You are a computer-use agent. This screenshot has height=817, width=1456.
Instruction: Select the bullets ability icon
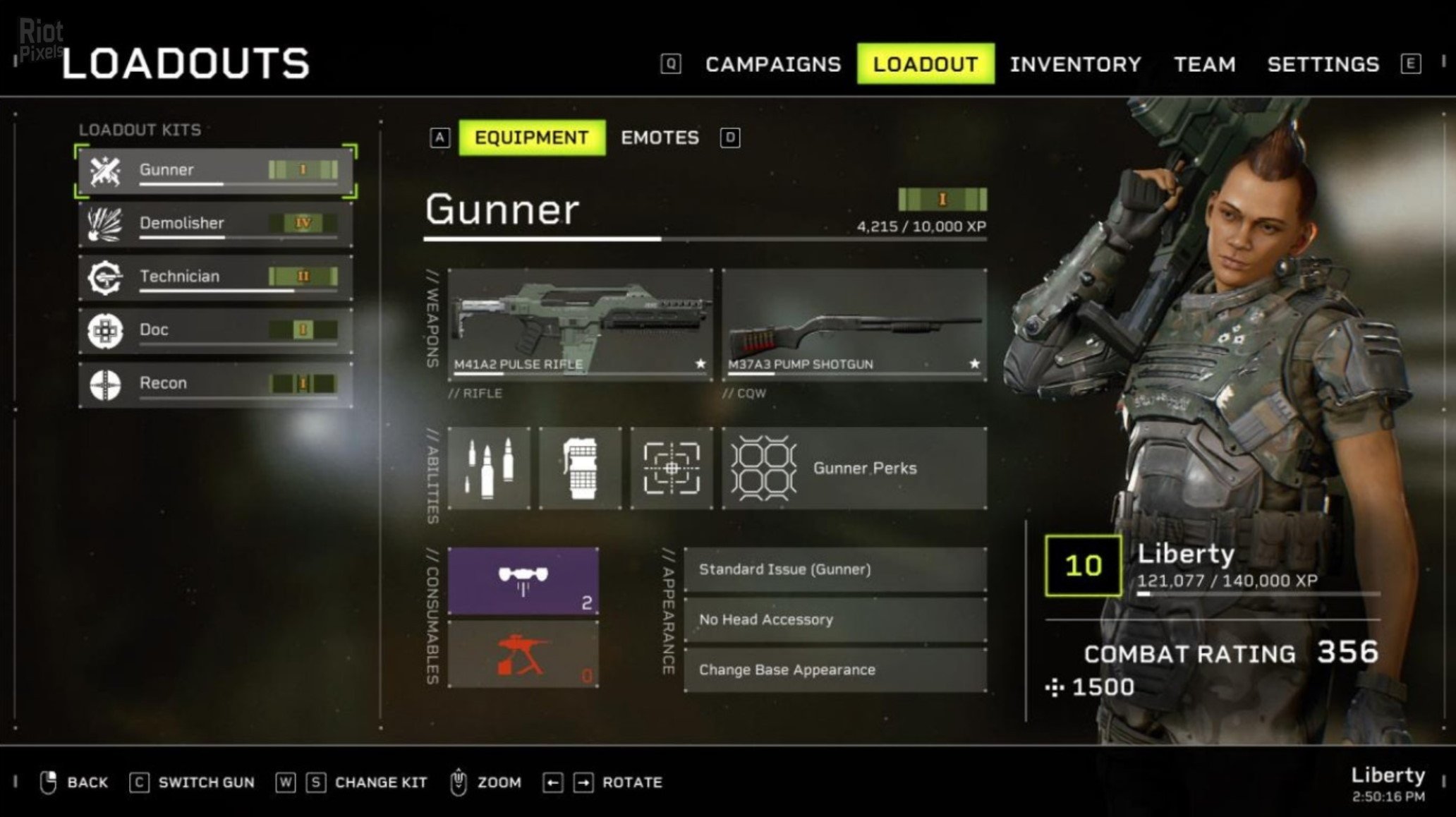click(x=489, y=468)
